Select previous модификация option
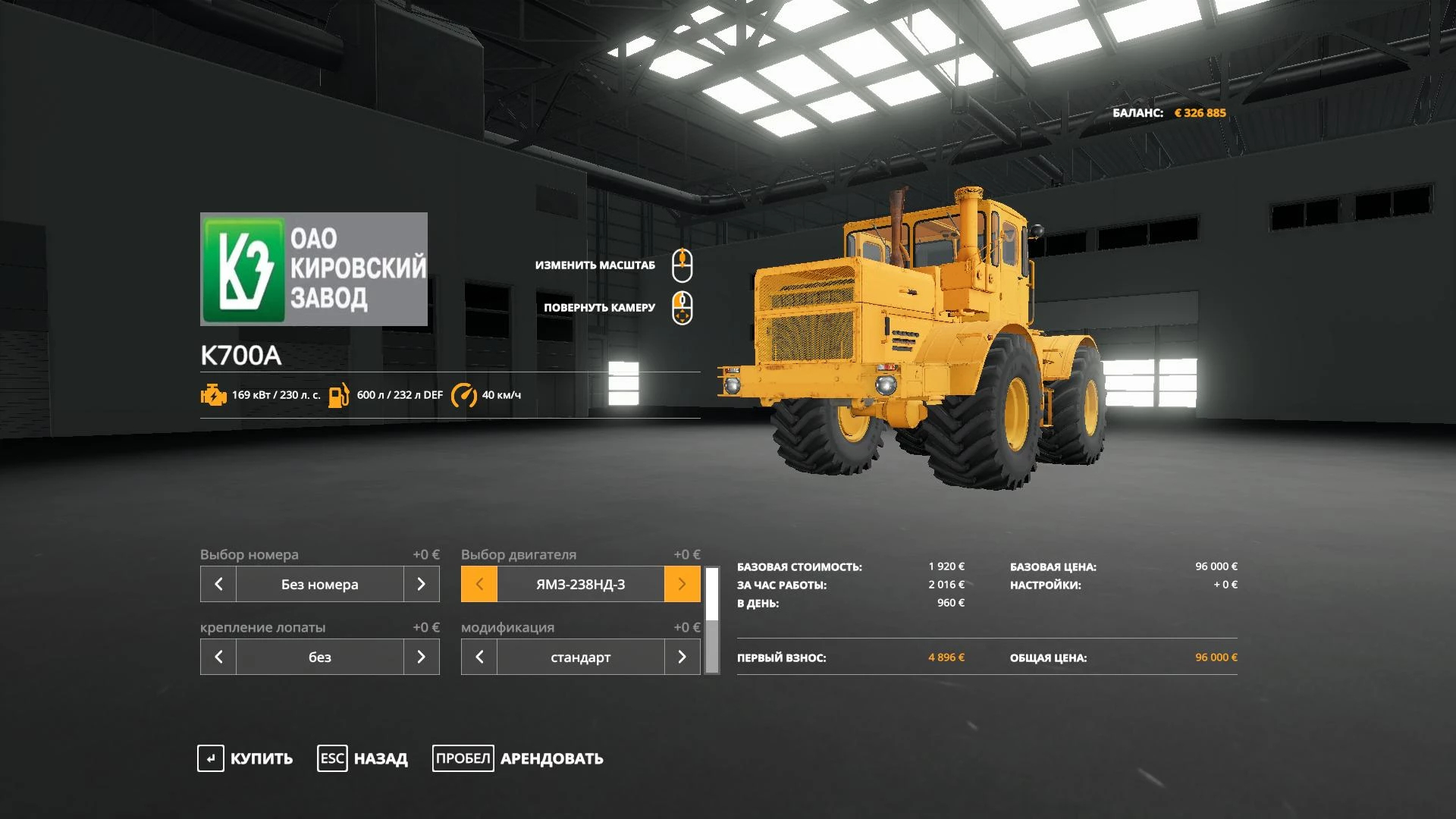The height and width of the screenshot is (819, 1456). (479, 657)
